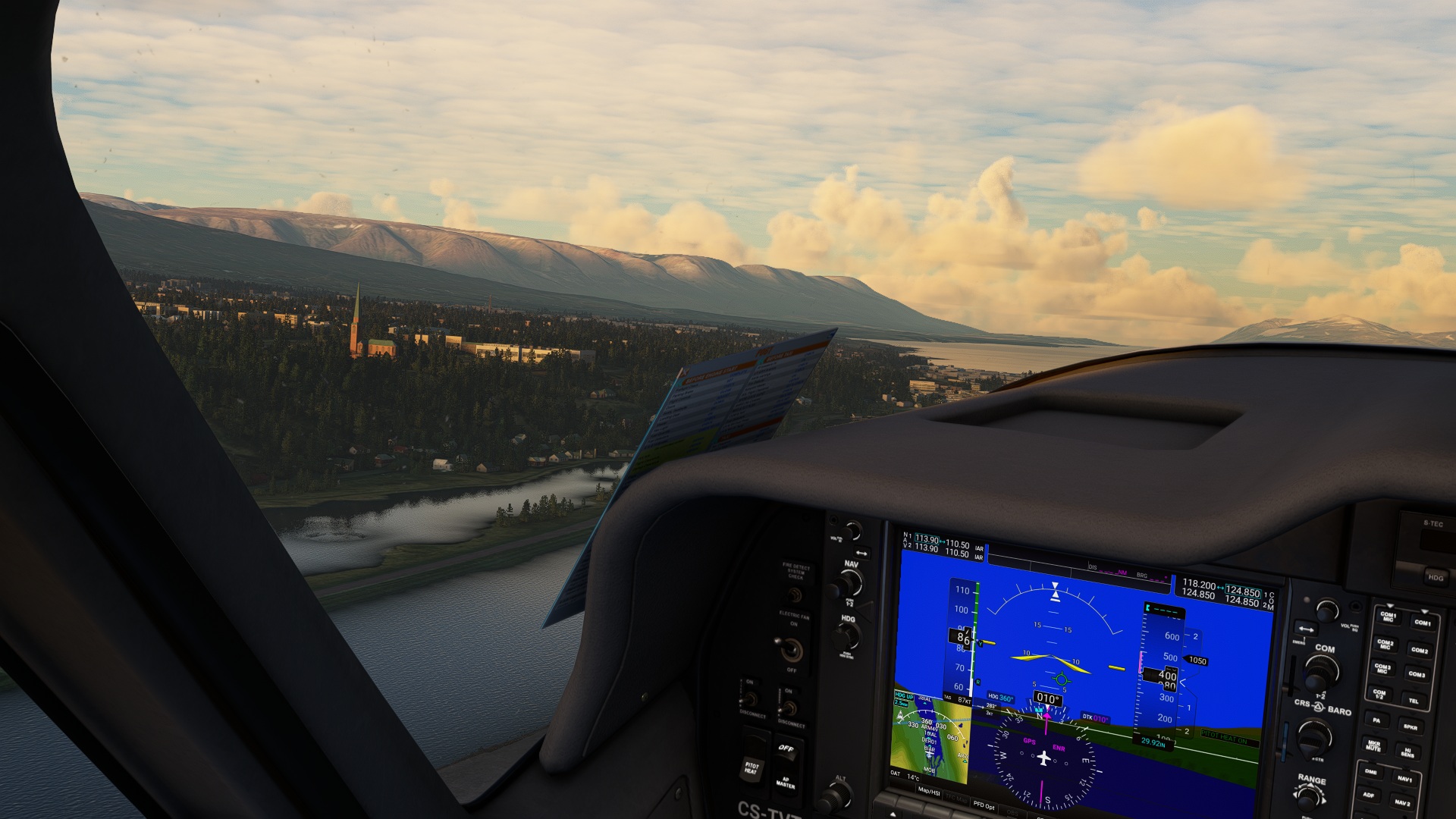This screenshot has height=819, width=1456.
Task: Toggle the COM3 MIC button
Action: (x=1382, y=669)
